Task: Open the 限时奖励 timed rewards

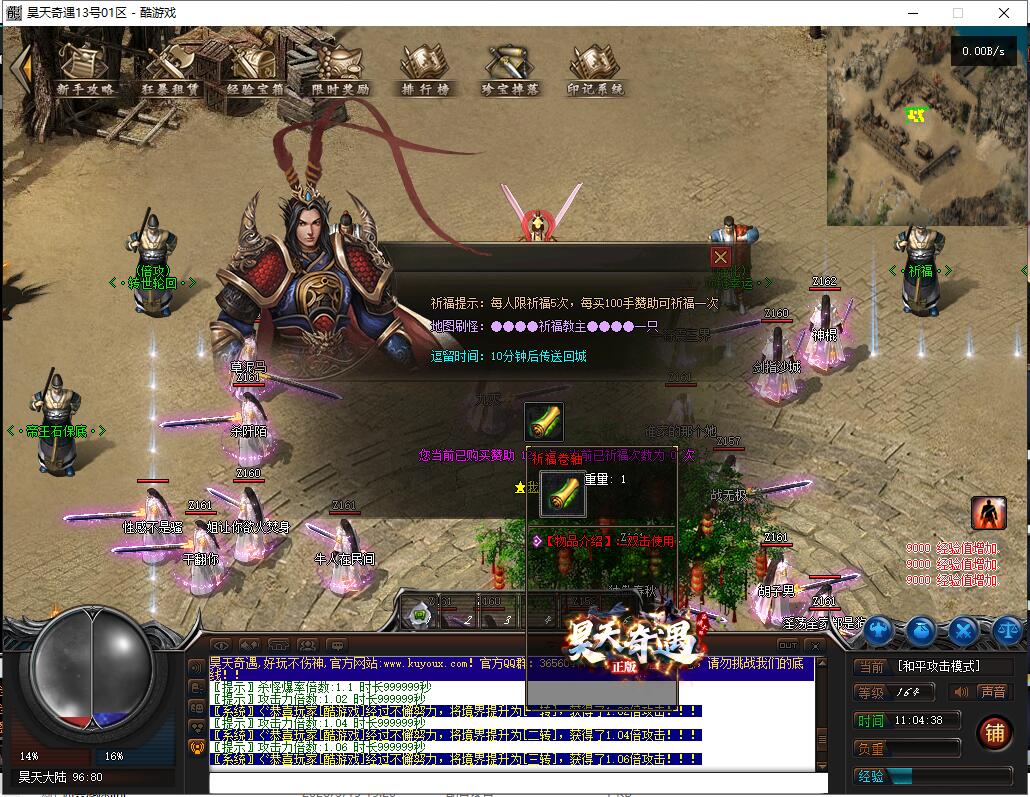Action: point(340,70)
